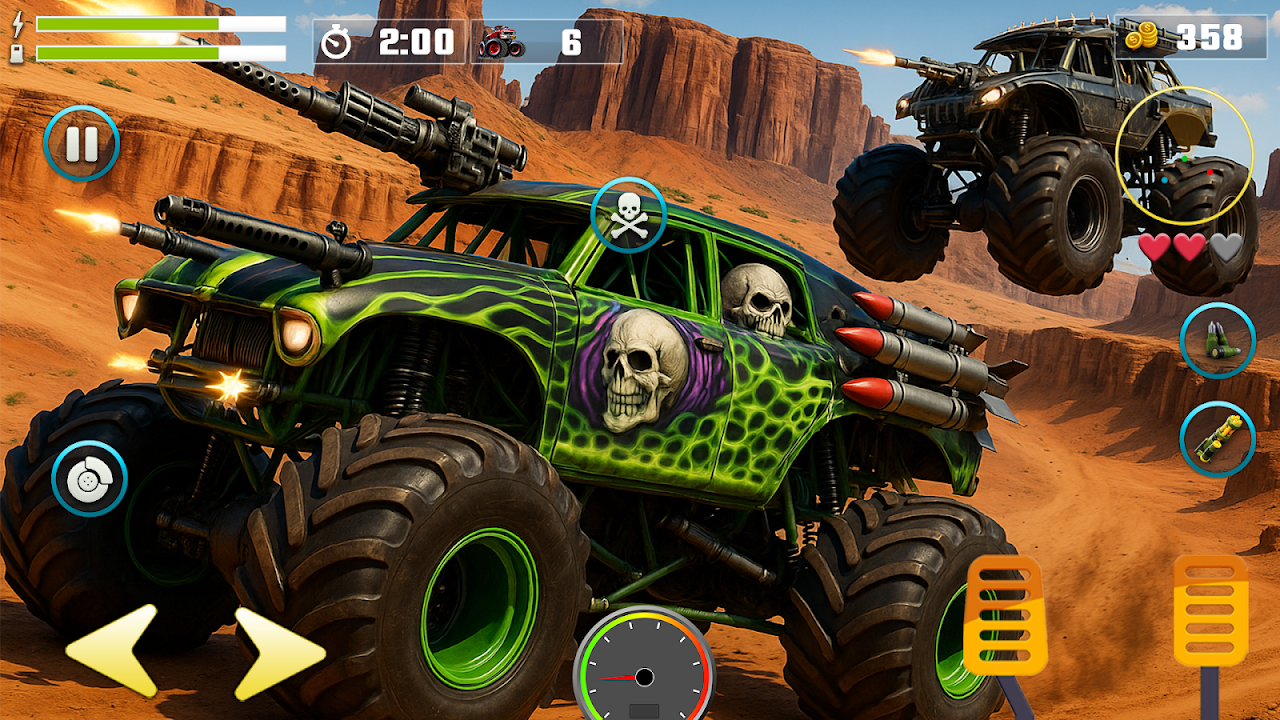Viewport: 1280px width, 720px height.
Task: Tap the skull and crossbones icon
Action: (x=628, y=215)
